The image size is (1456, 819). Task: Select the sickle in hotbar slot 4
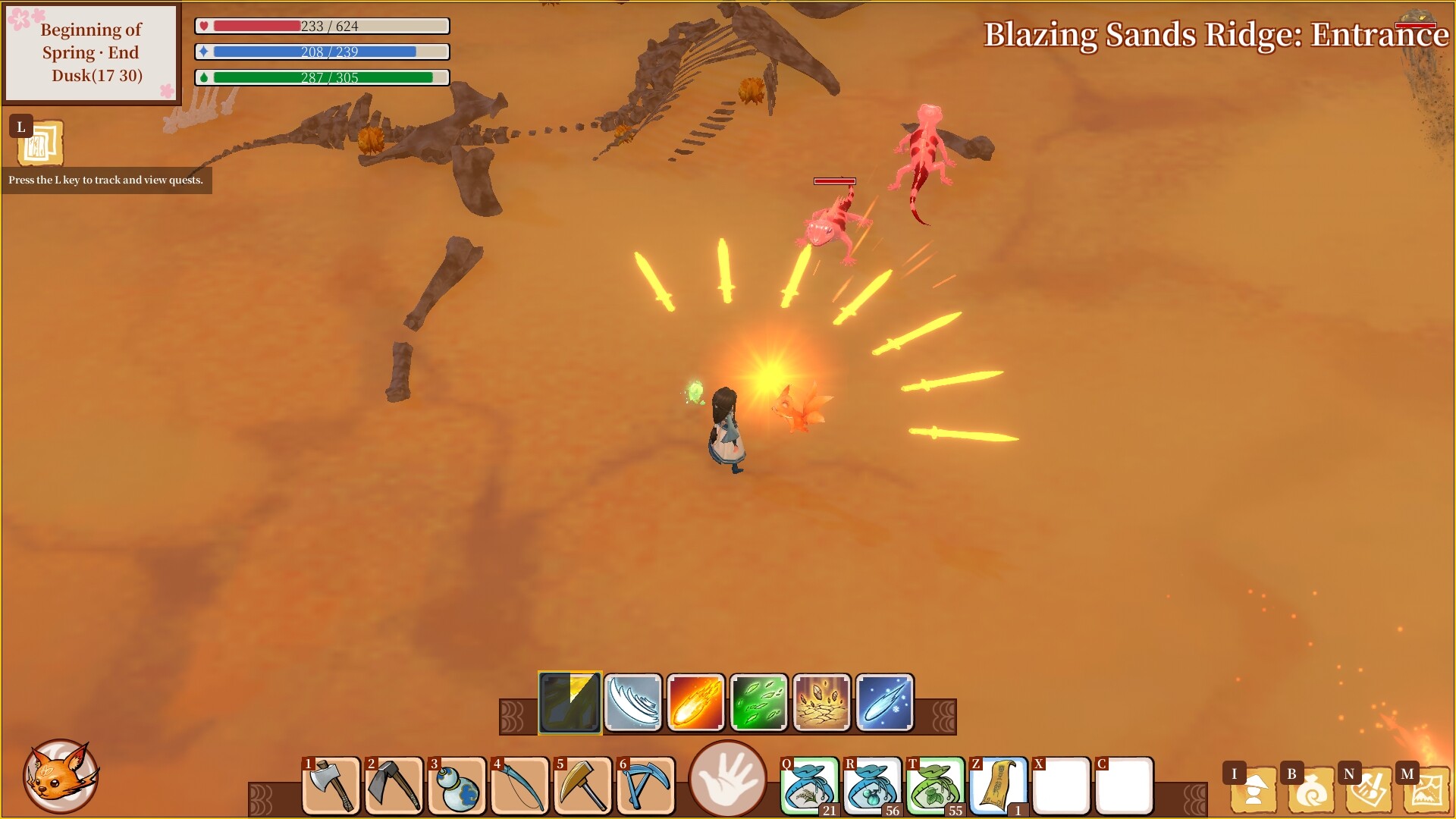tap(519, 786)
